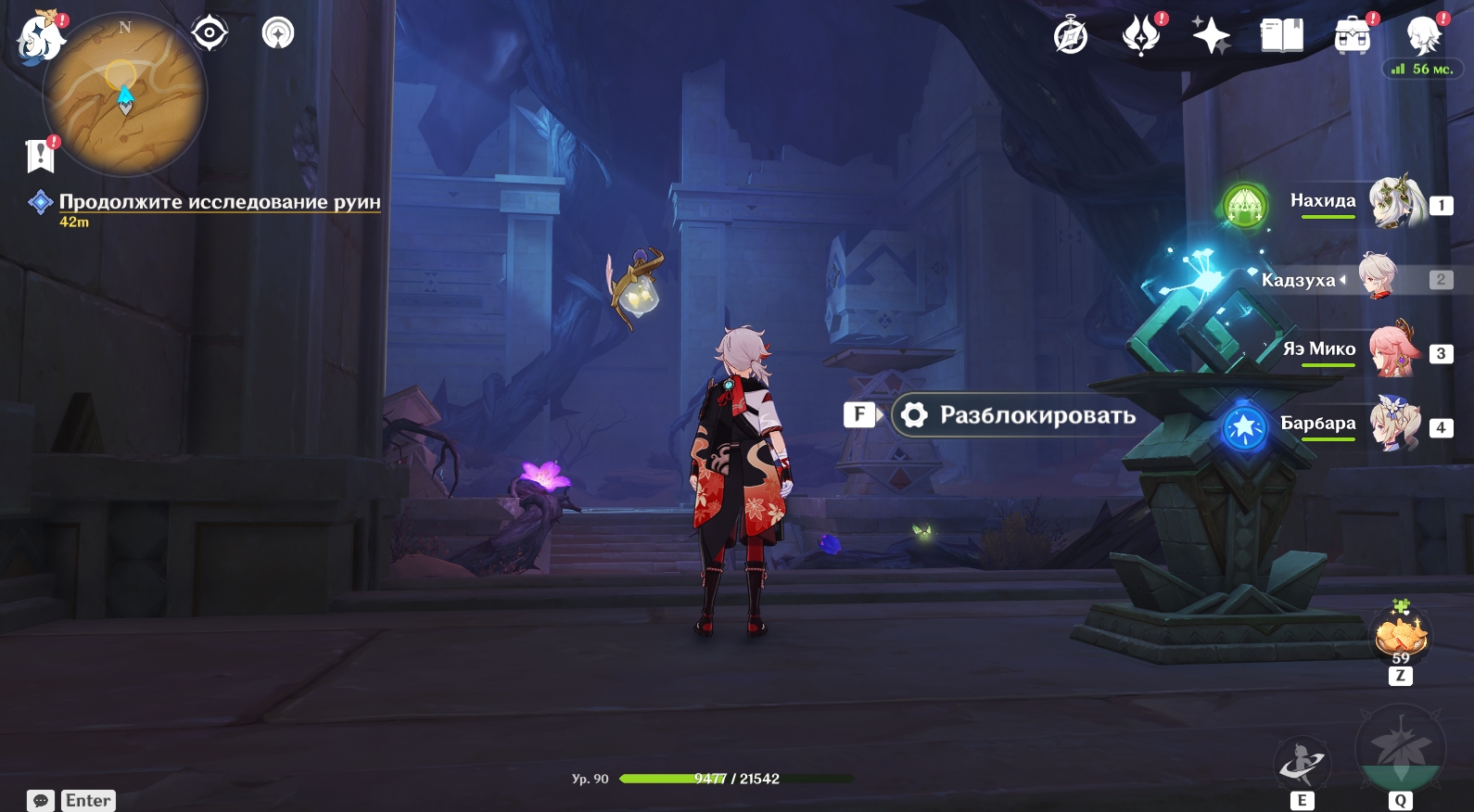1474x812 pixels.
Task: Use the food gadget quick slot
Action: (1401, 636)
